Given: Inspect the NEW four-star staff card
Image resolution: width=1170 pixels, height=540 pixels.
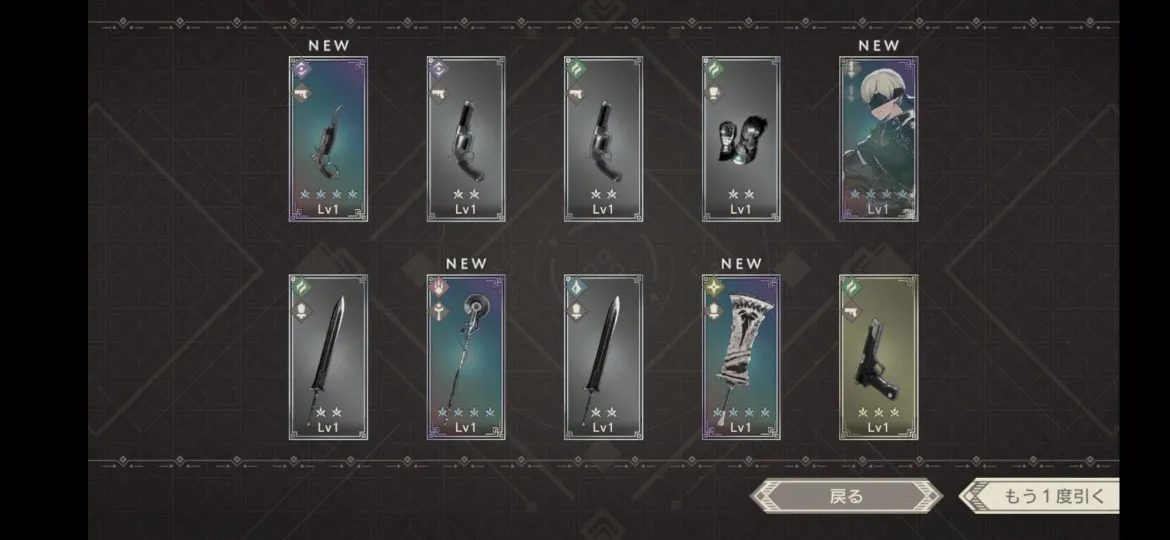Looking at the screenshot, I should 466,357.
